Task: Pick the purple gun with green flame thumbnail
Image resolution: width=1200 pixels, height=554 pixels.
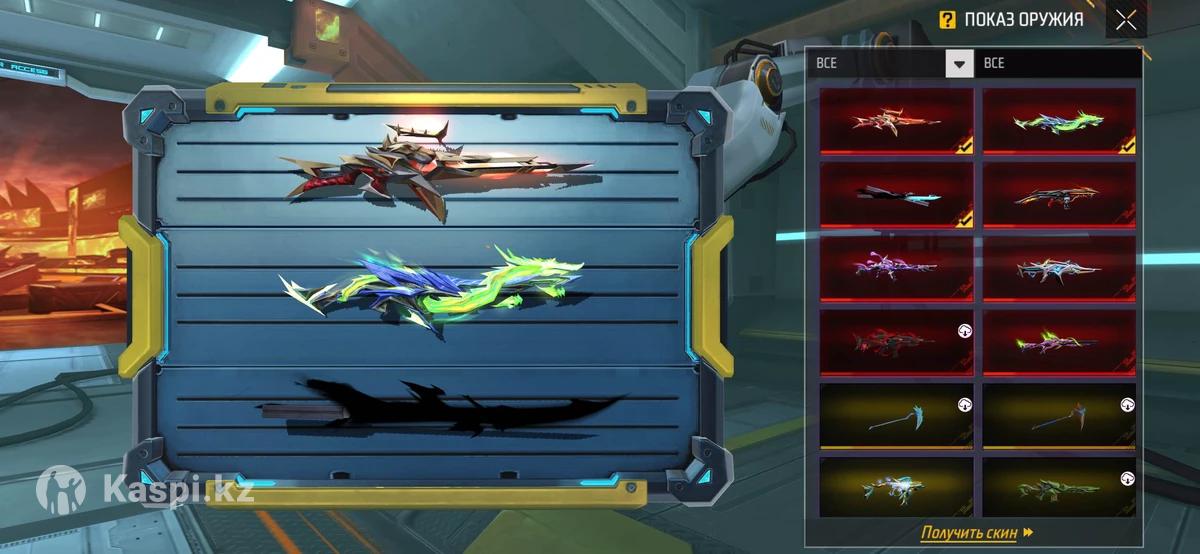Action: [1059, 342]
